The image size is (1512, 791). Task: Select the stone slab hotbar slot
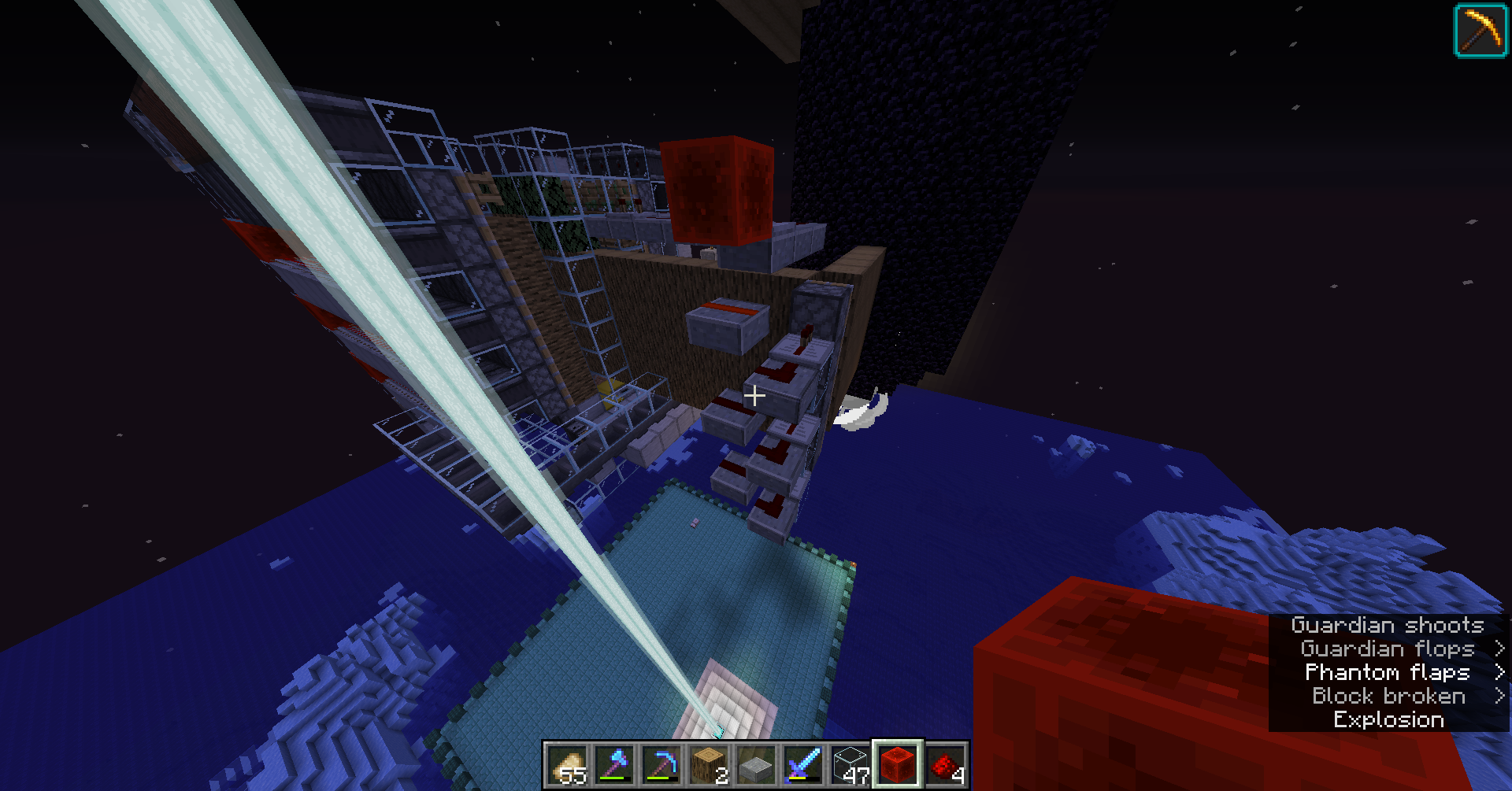[756, 765]
